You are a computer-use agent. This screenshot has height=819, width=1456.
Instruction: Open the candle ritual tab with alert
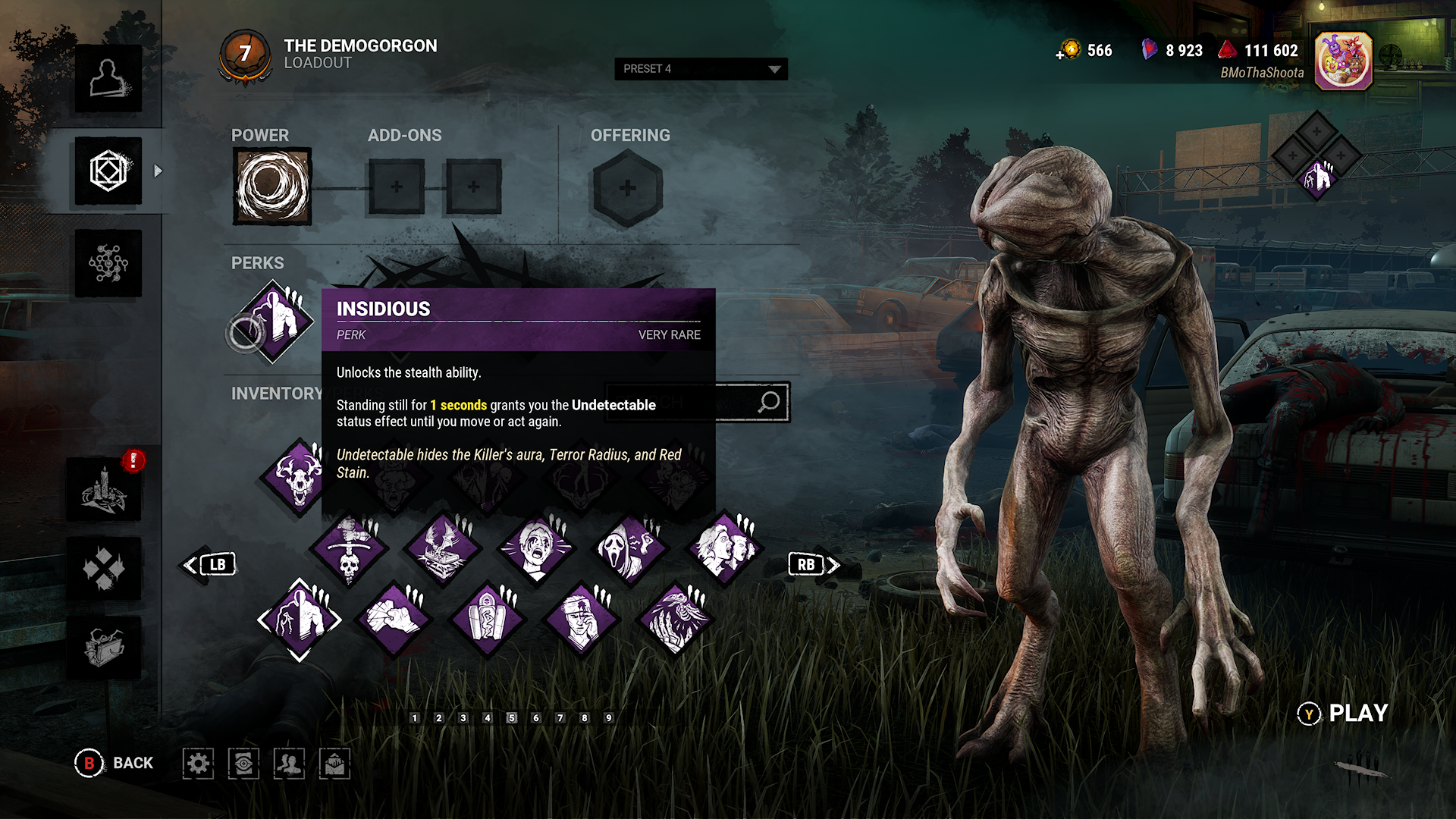pyautogui.click(x=105, y=489)
